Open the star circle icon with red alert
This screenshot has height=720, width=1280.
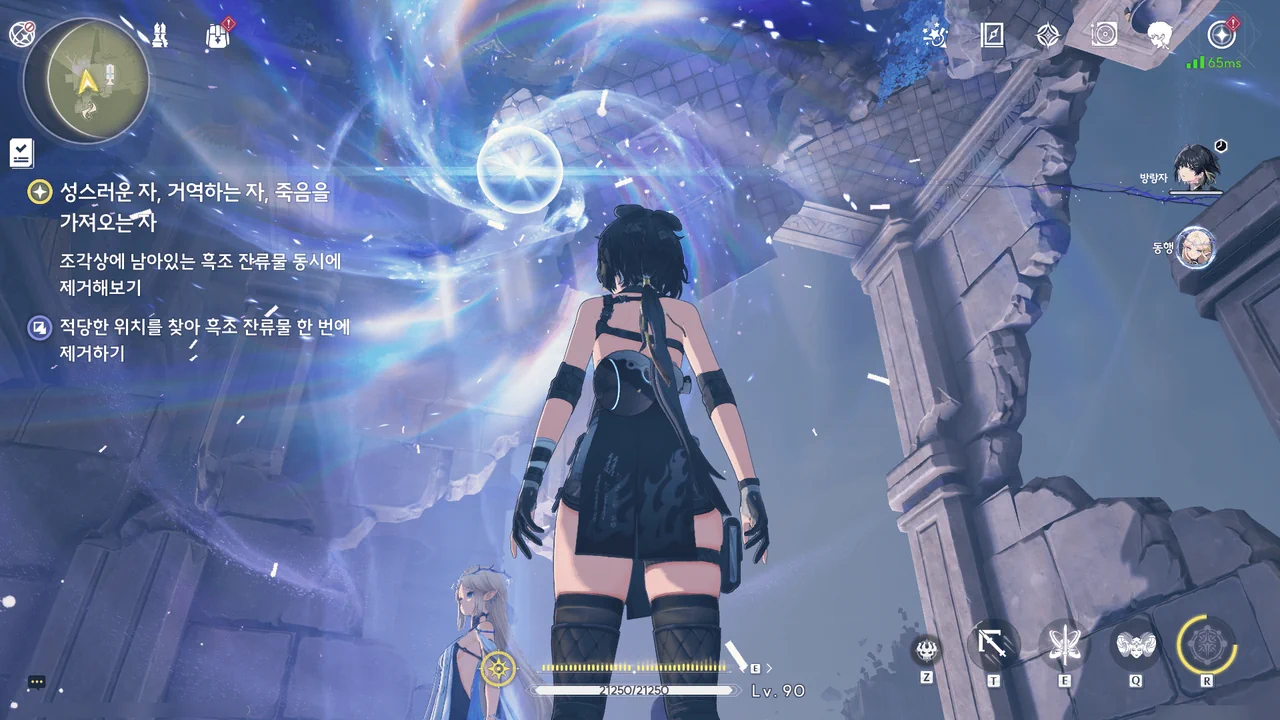click(x=1221, y=35)
